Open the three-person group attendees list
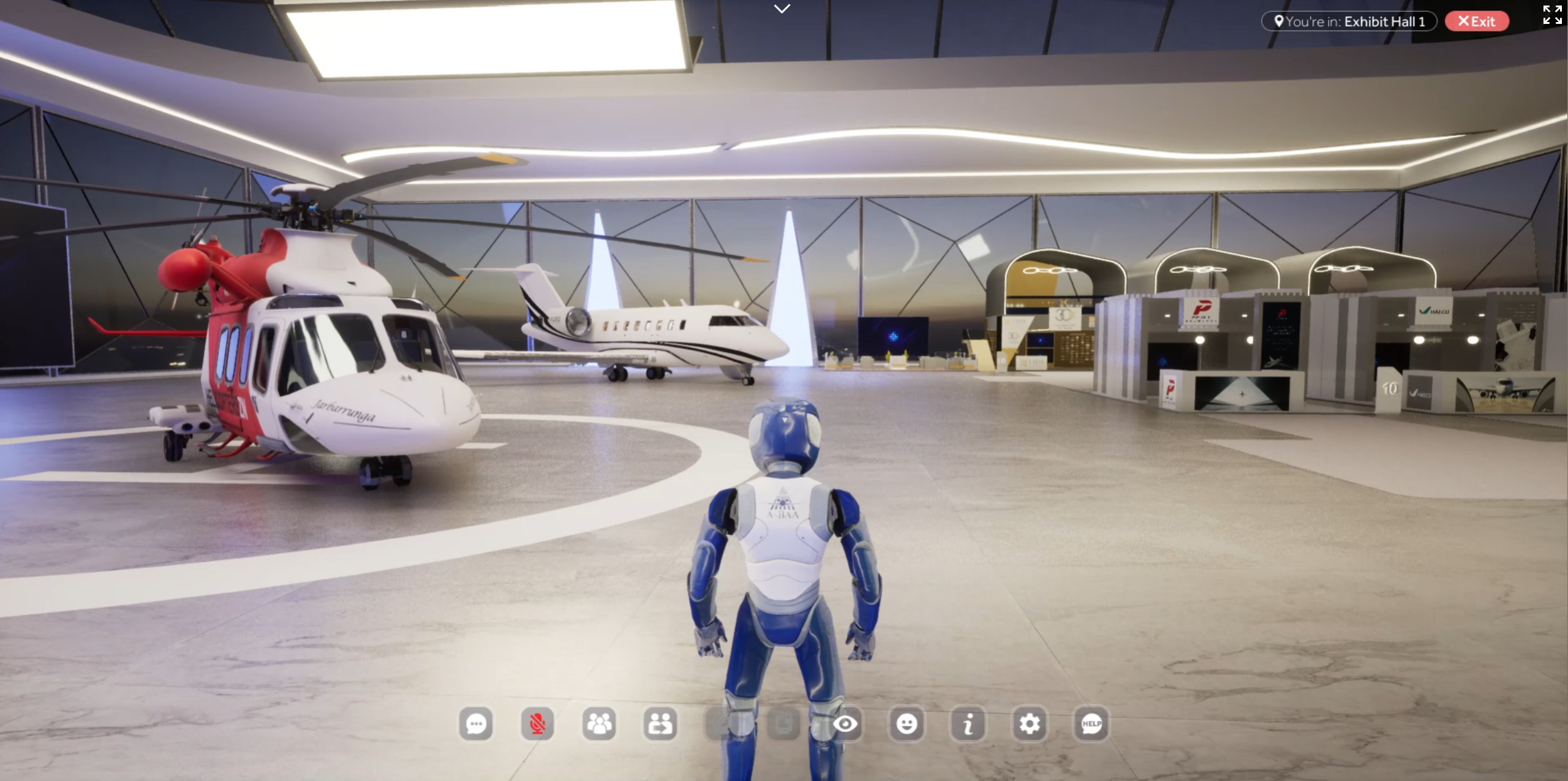Viewport: 1568px width, 781px height. pyautogui.click(x=599, y=724)
